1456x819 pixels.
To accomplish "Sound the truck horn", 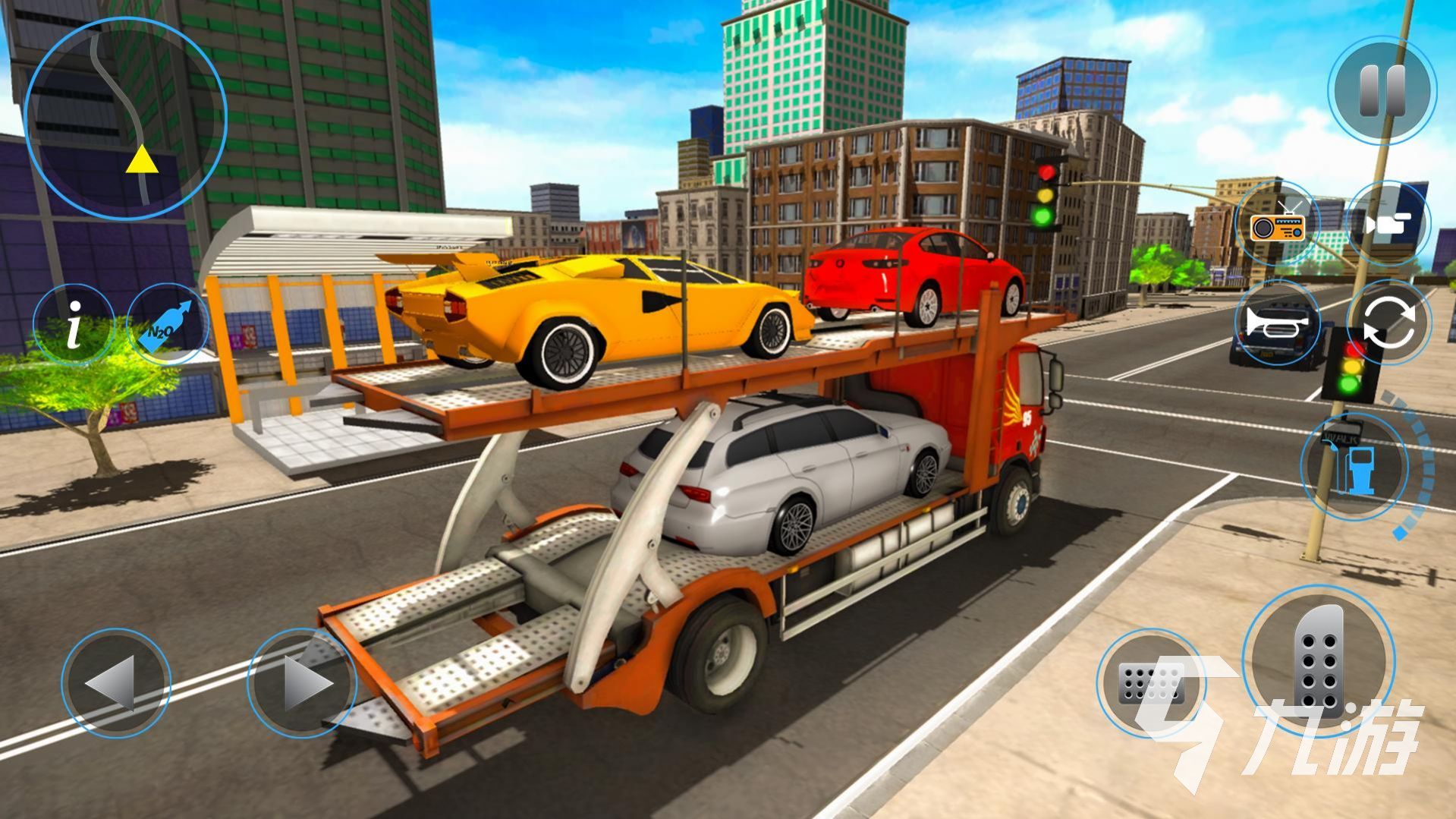I will 1277,324.
